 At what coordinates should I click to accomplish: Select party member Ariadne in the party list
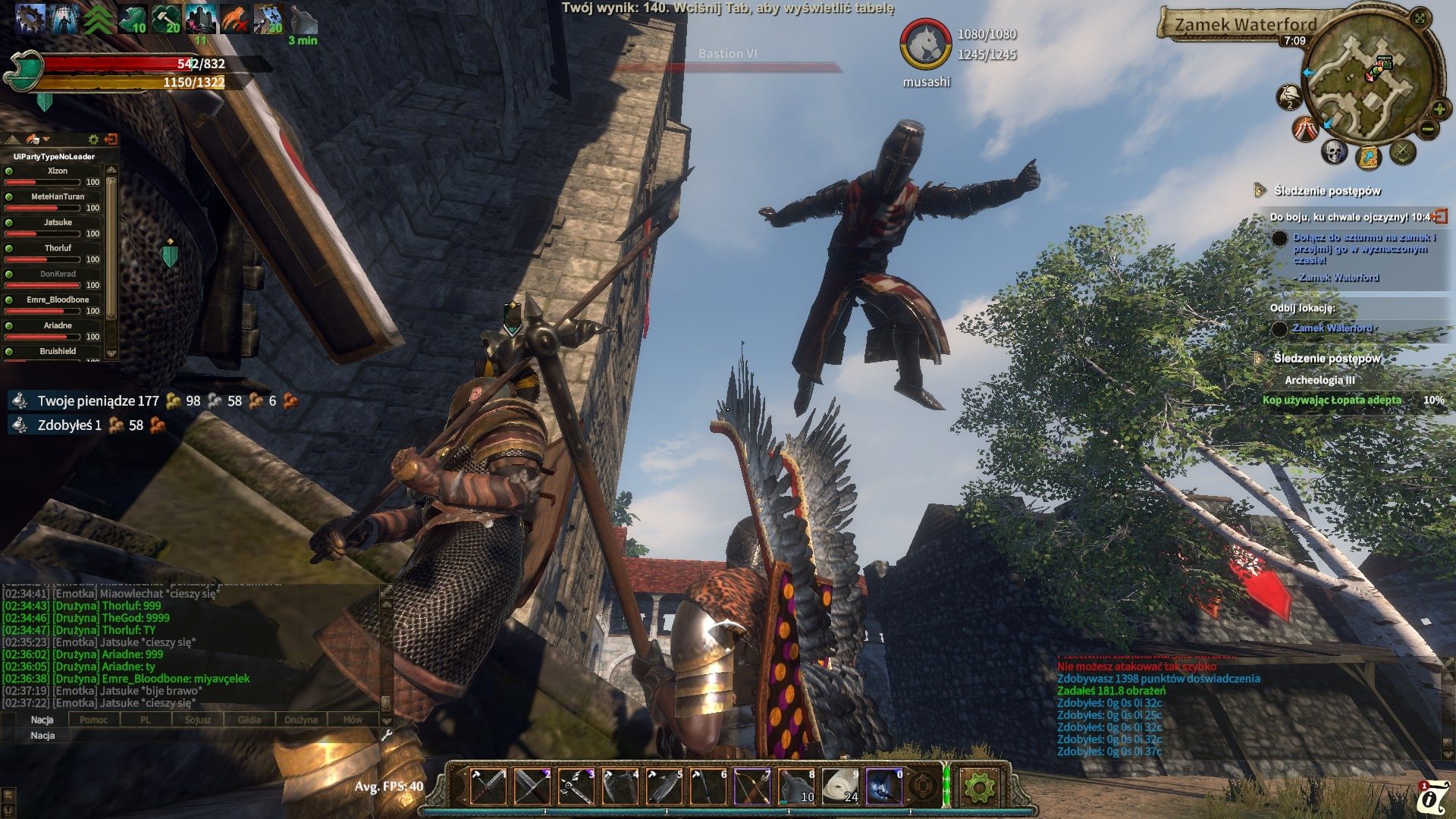58,326
